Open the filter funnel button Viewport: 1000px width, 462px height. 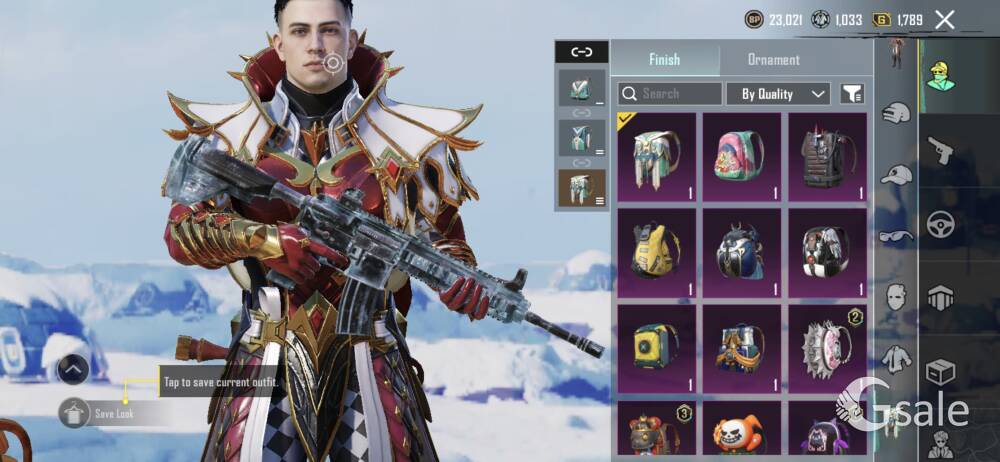point(852,94)
